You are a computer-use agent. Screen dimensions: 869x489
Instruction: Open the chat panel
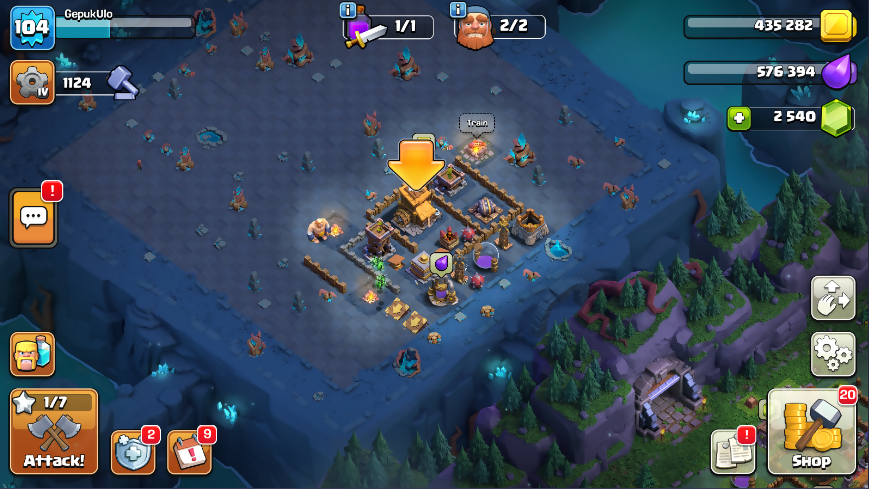[33, 217]
